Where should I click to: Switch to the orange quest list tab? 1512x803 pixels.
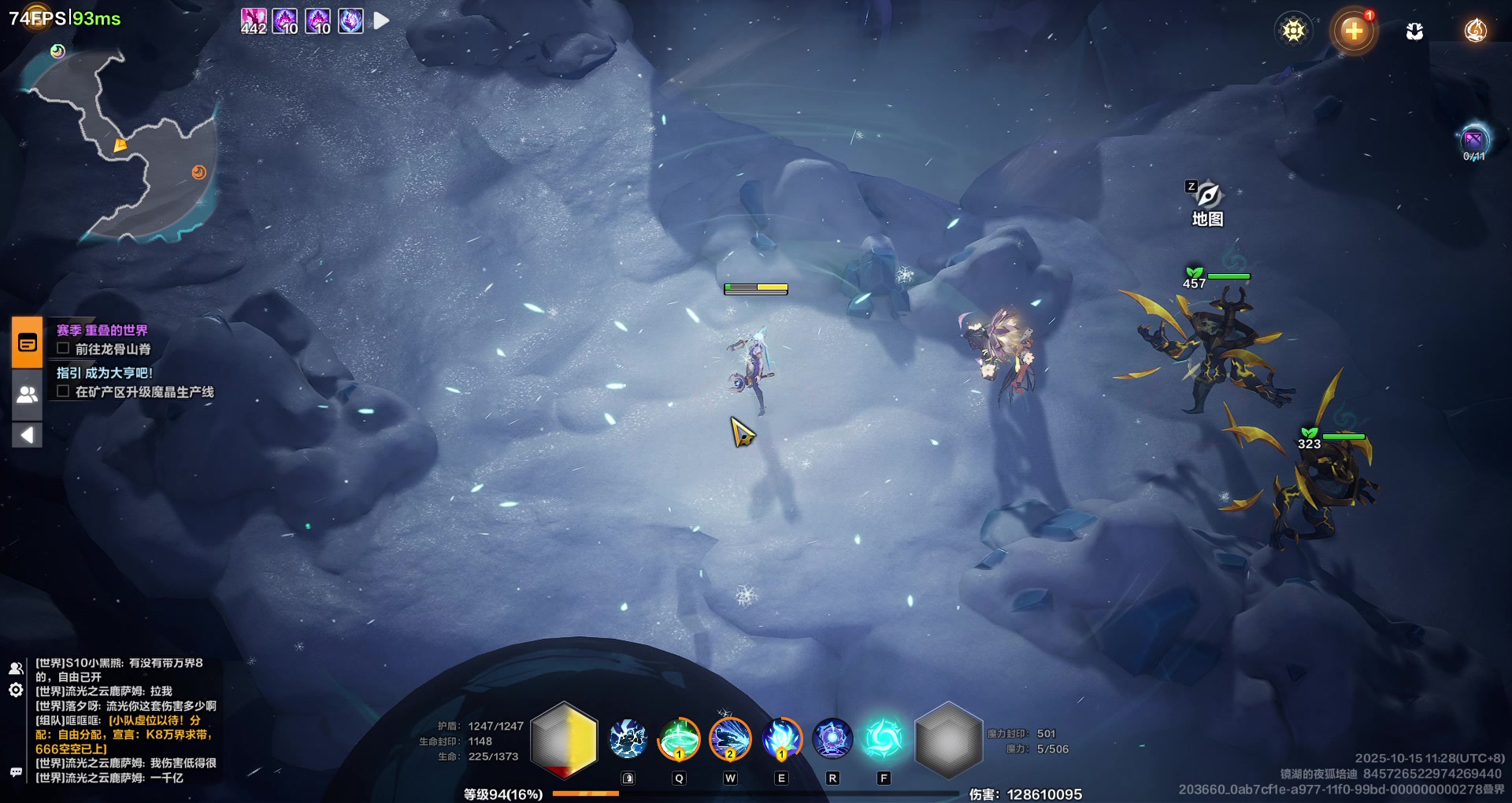(28, 343)
